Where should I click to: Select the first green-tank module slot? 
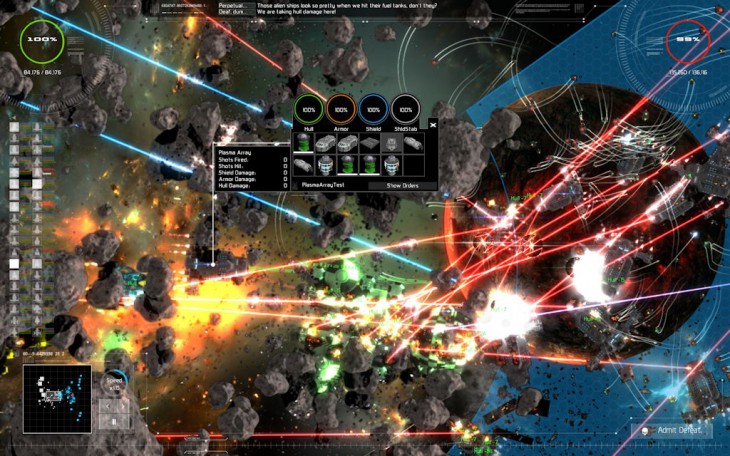click(x=303, y=142)
